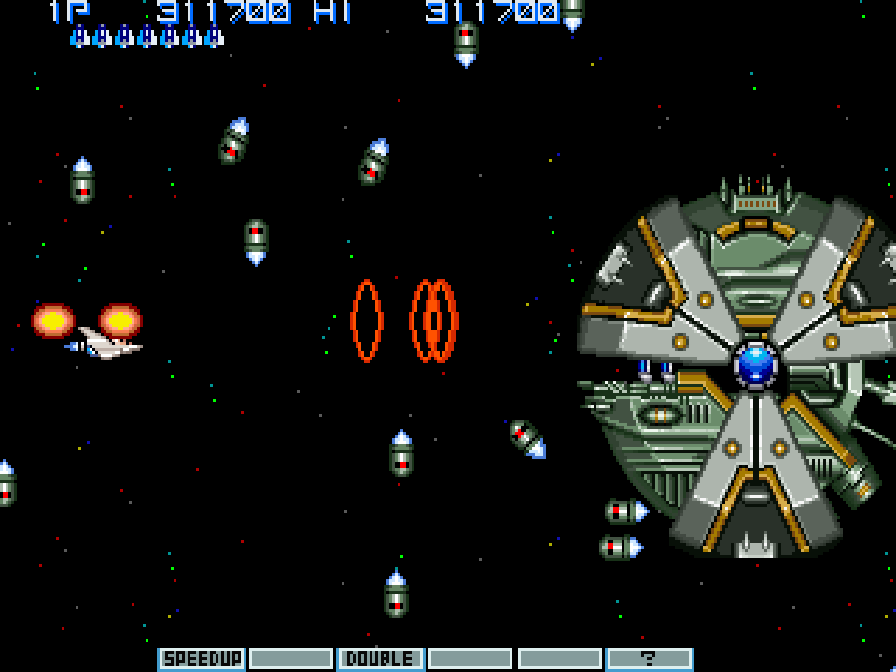
Task: Select the SPEEDUP power meter slot
Action: [202, 658]
